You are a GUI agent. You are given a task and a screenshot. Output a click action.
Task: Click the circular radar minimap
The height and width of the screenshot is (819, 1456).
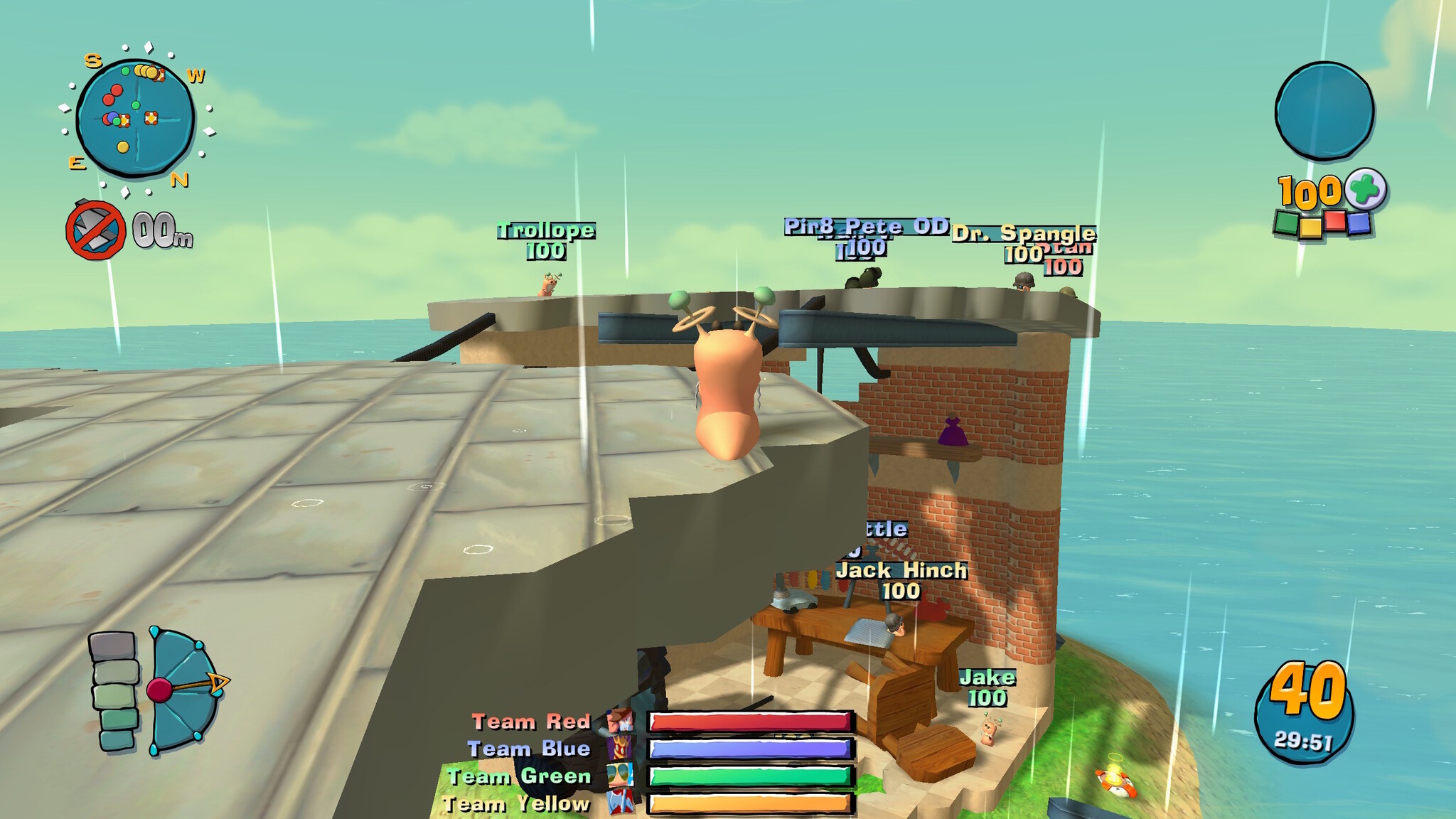[x=135, y=118]
